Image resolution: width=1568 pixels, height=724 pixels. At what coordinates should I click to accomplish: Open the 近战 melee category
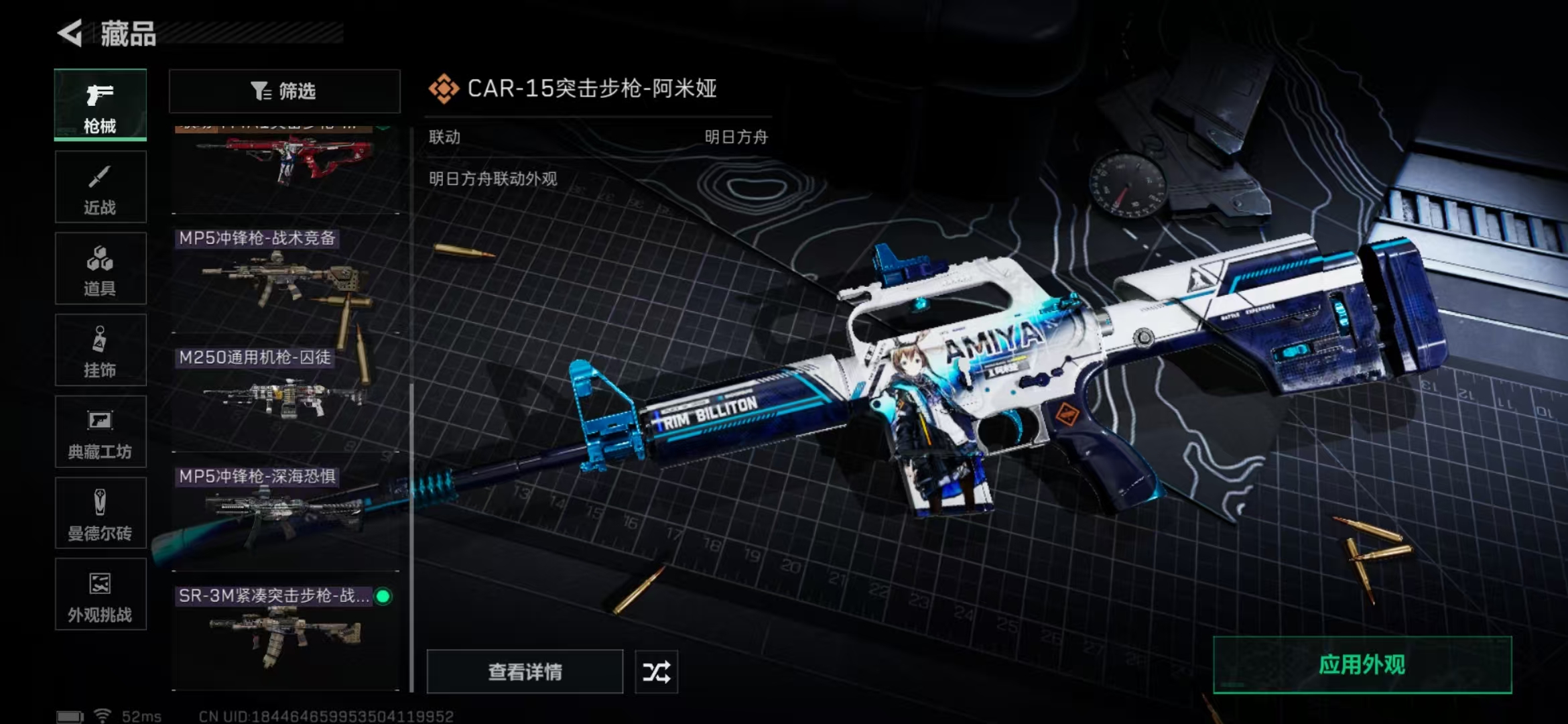[x=101, y=187]
